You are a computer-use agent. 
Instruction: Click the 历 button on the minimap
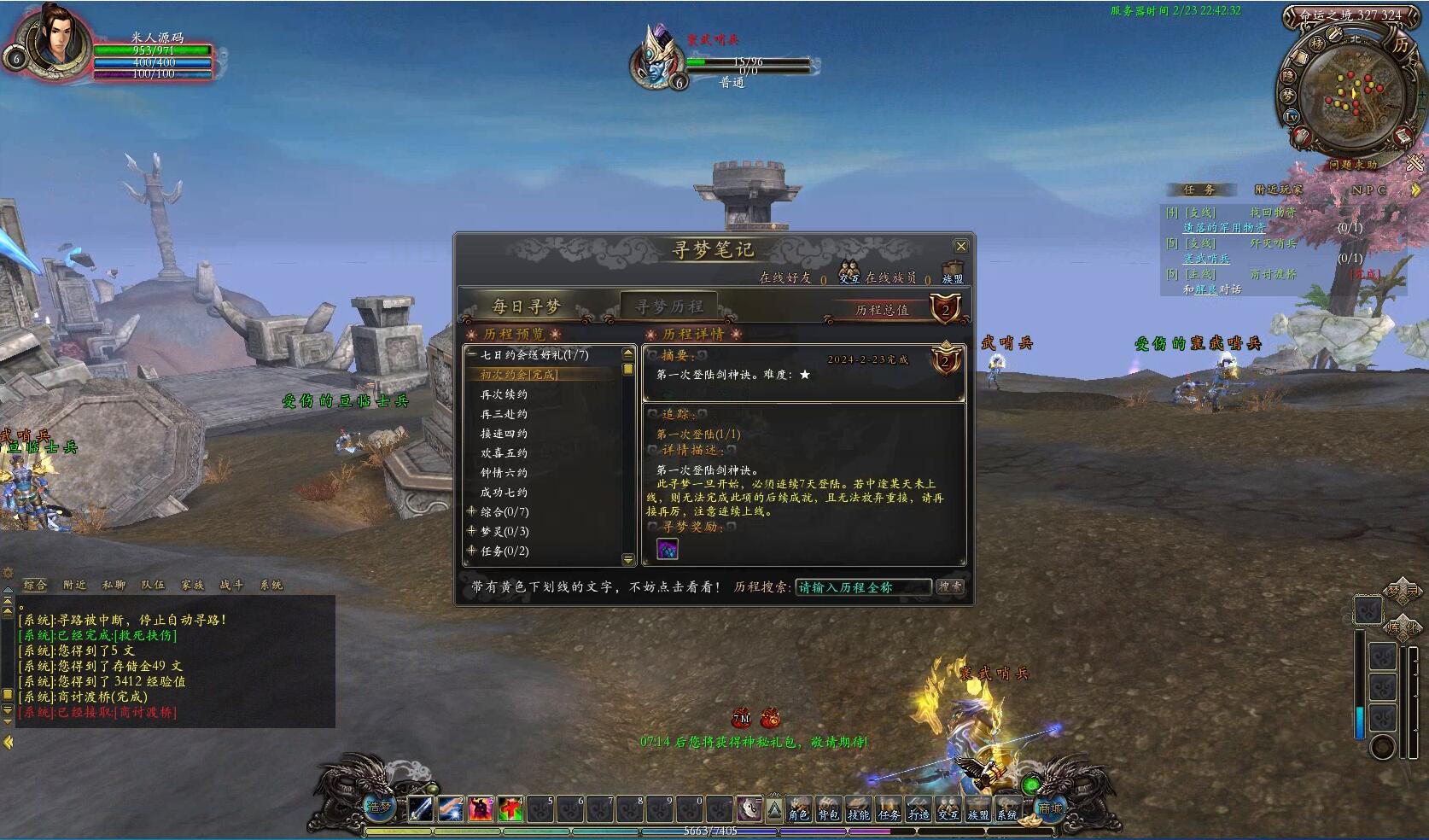coord(1401,44)
